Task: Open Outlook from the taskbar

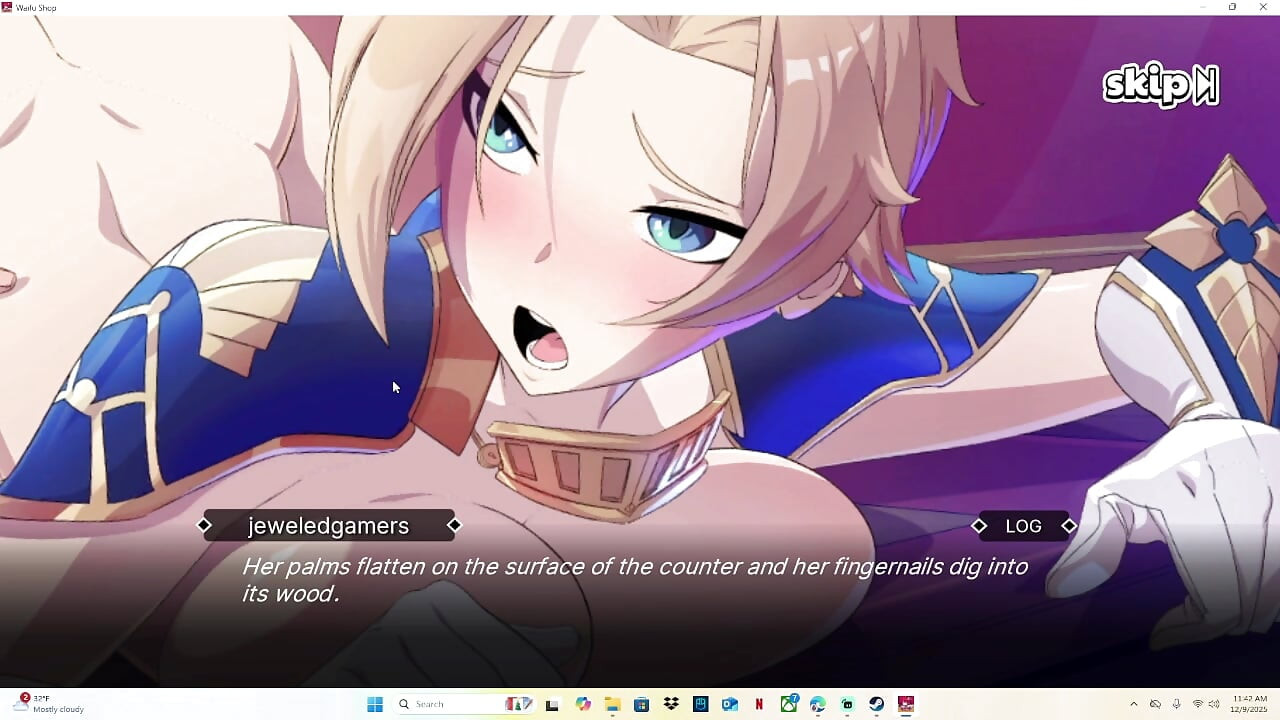Action: tap(729, 704)
